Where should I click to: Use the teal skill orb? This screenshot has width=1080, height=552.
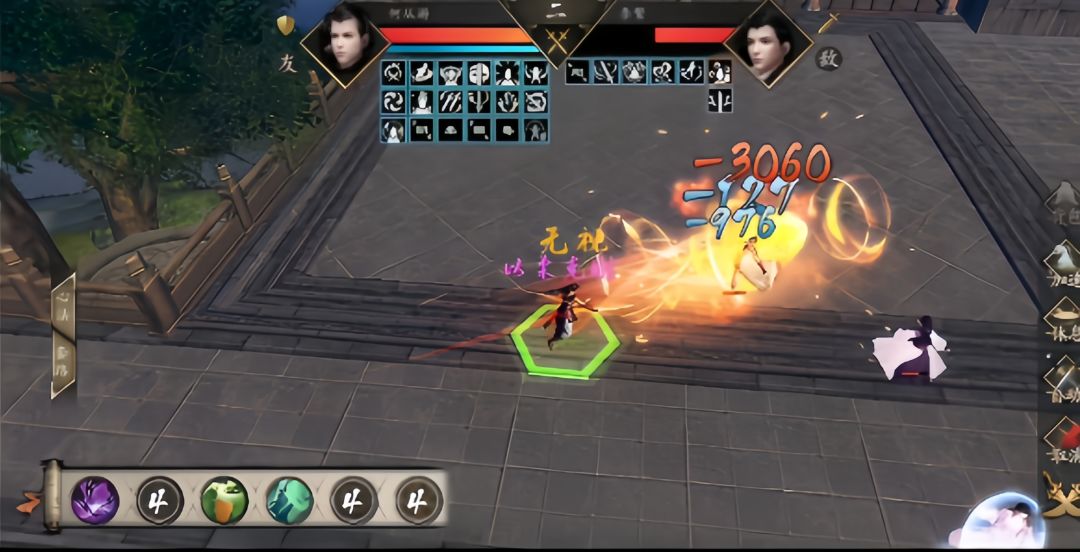290,500
